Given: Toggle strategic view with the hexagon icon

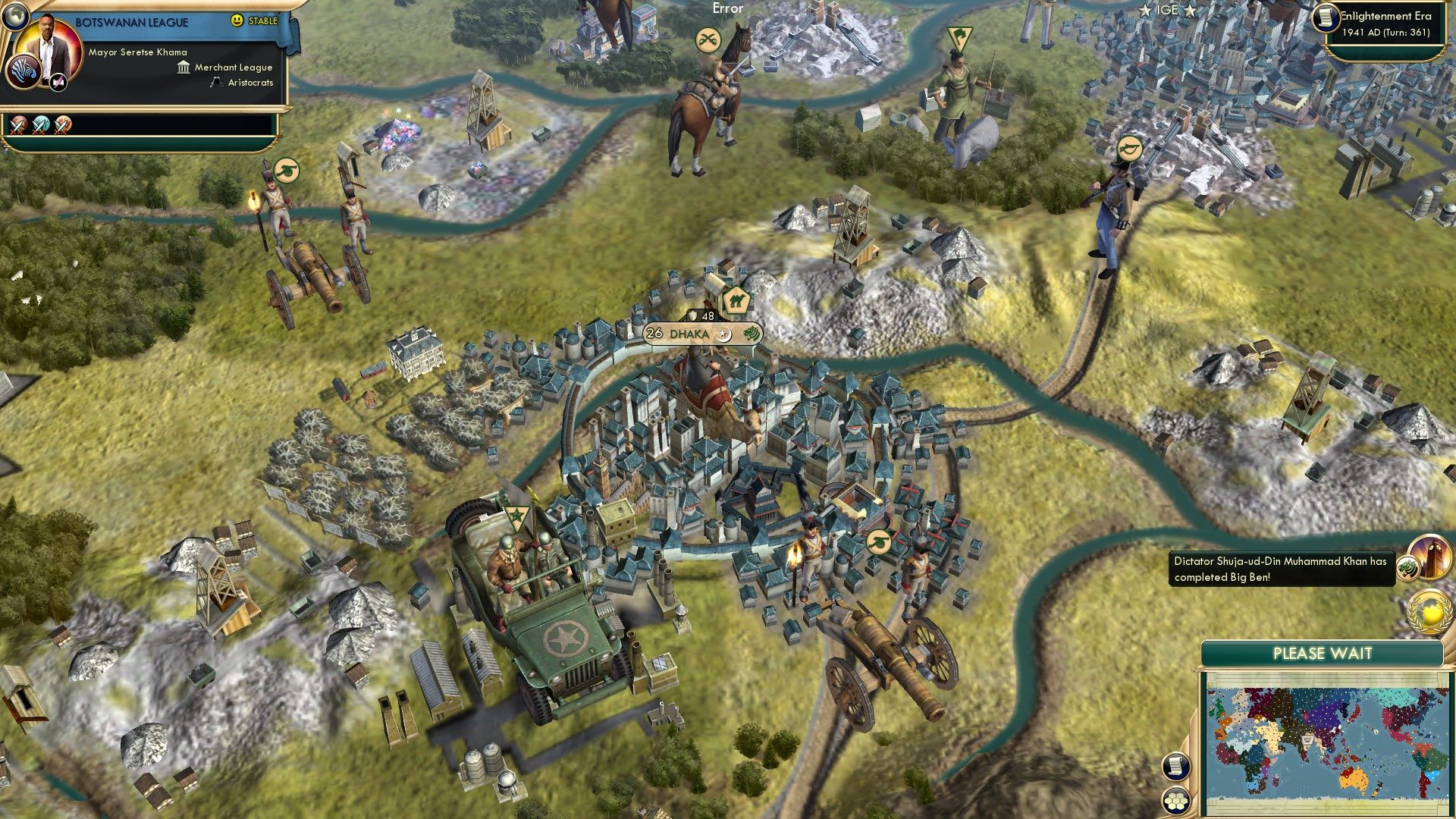Looking at the screenshot, I should click(1175, 801).
